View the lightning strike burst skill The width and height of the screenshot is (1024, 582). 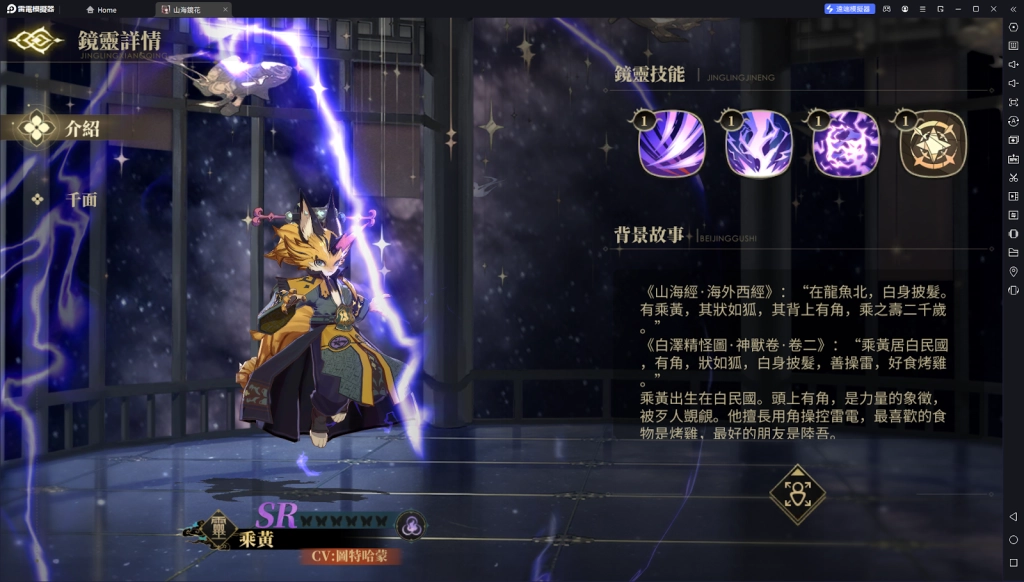click(x=759, y=144)
